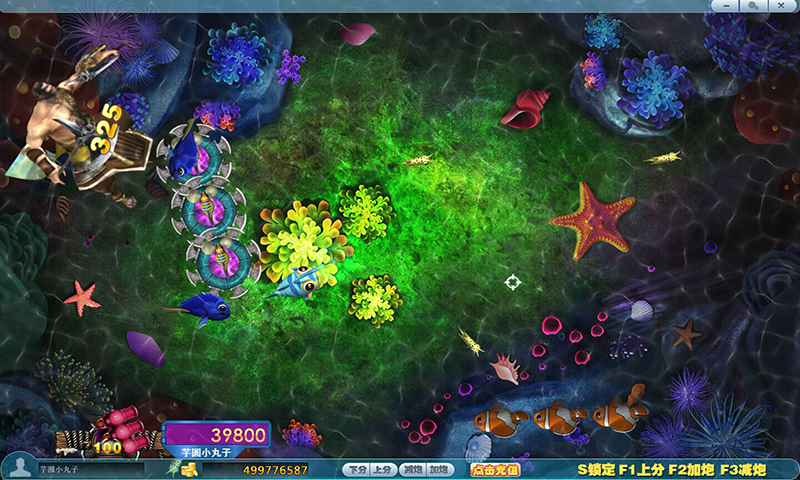Minimize the game window
Viewport: 800px width, 480px height.
[x=725, y=5]
